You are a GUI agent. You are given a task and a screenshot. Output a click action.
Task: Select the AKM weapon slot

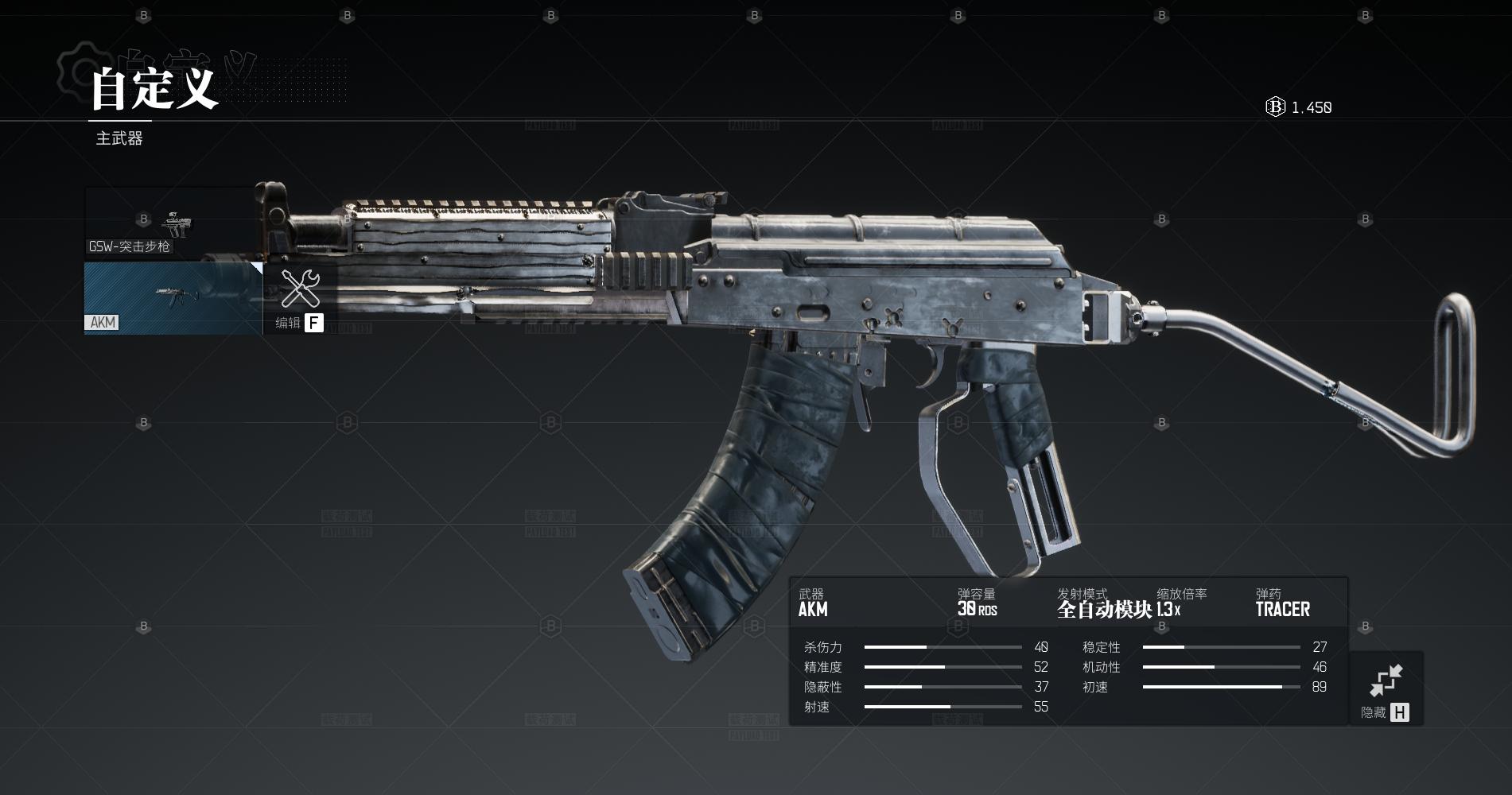173,298
